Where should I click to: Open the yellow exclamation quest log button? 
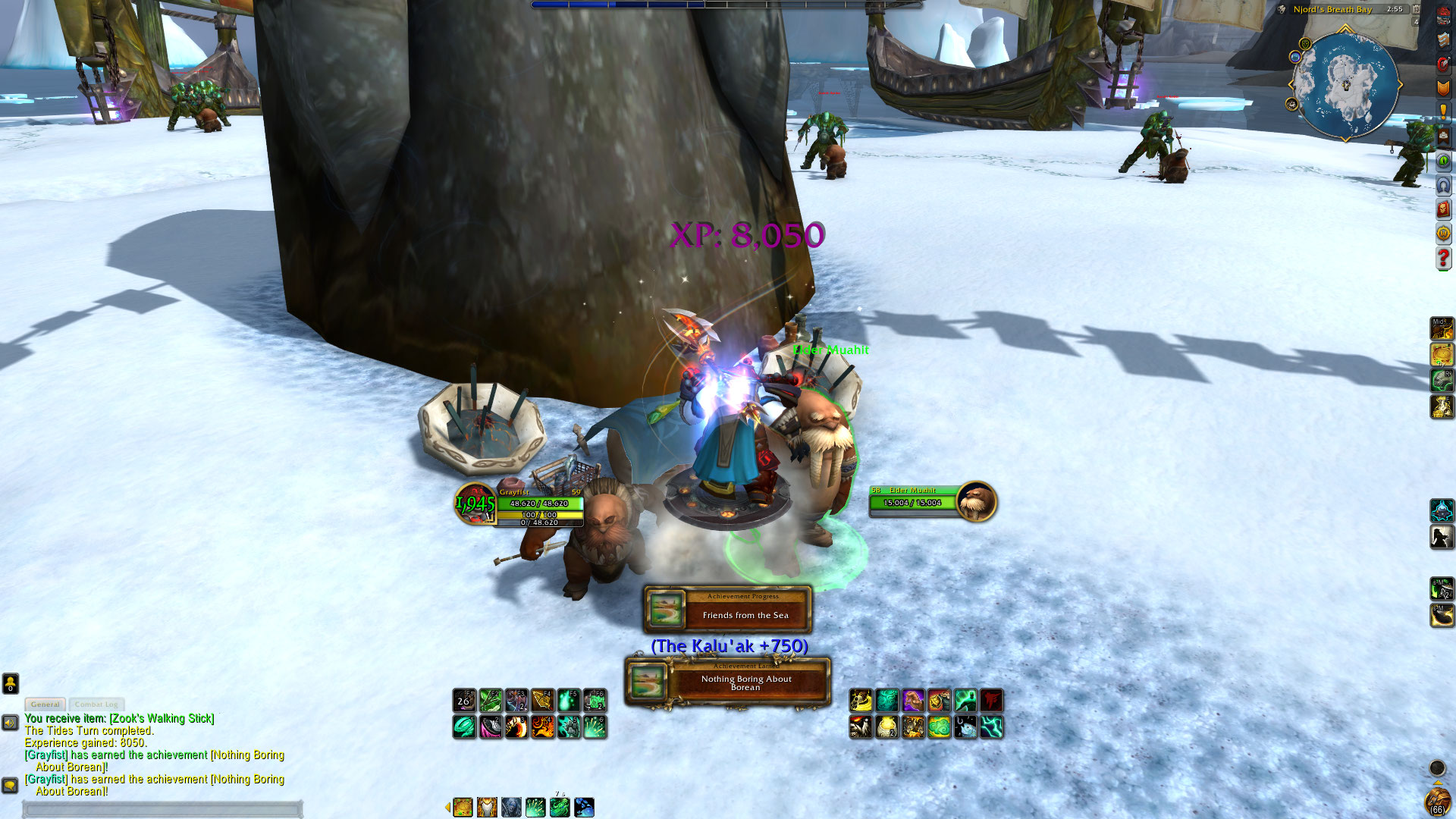1443,111
